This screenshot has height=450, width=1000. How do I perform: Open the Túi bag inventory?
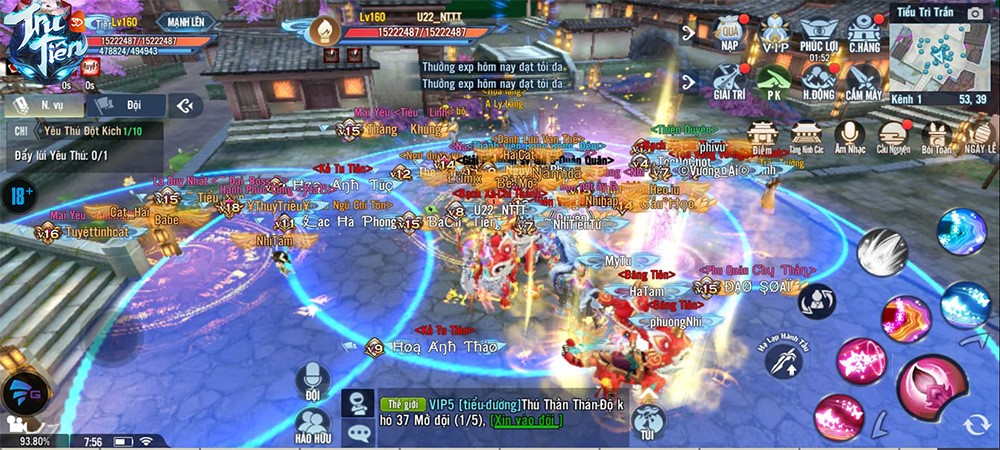pos(648,420)
